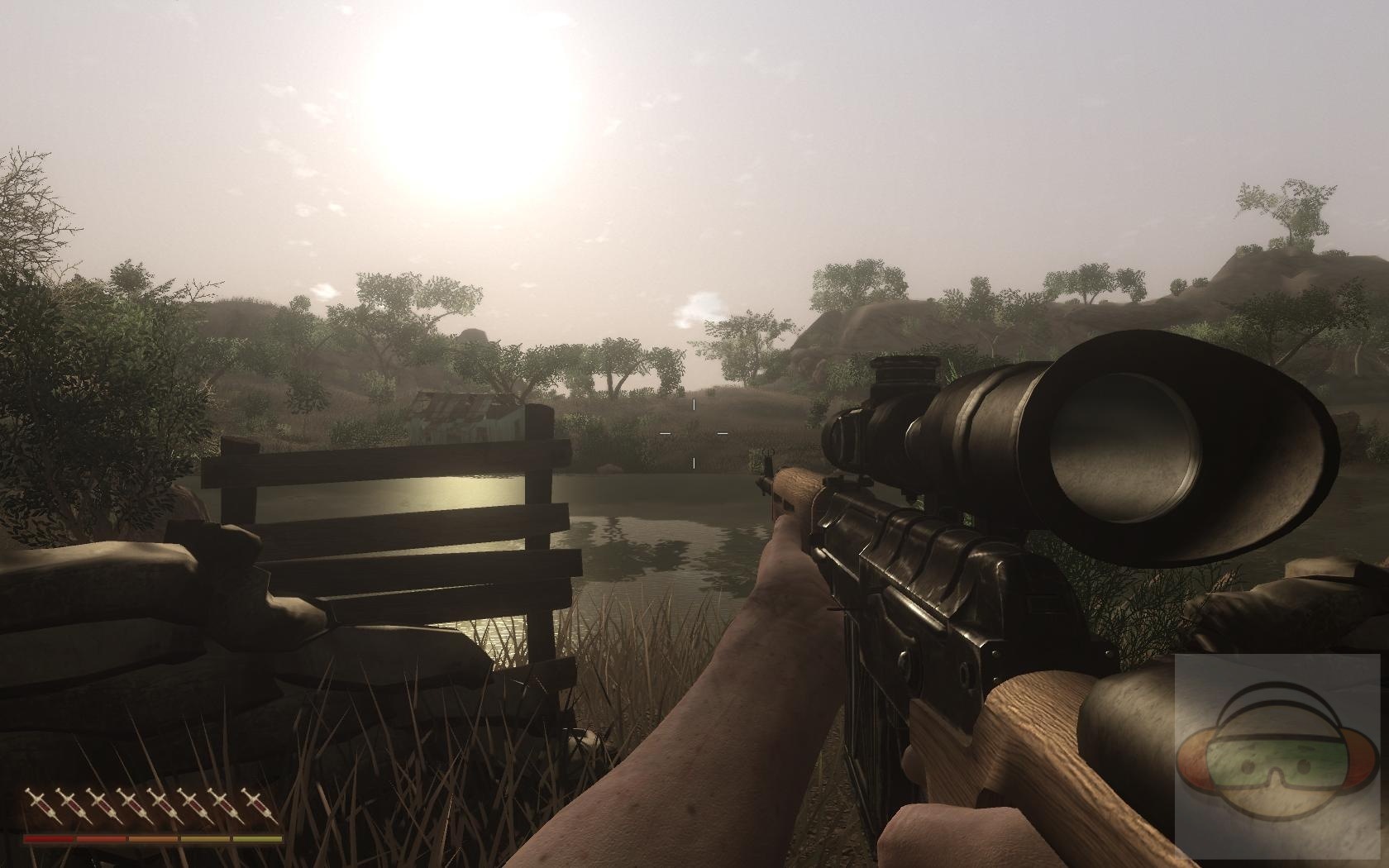This screenshot has width=1389, height=868.
Task: Select the fifth syringe icon
Action: [x=165, y=804]
